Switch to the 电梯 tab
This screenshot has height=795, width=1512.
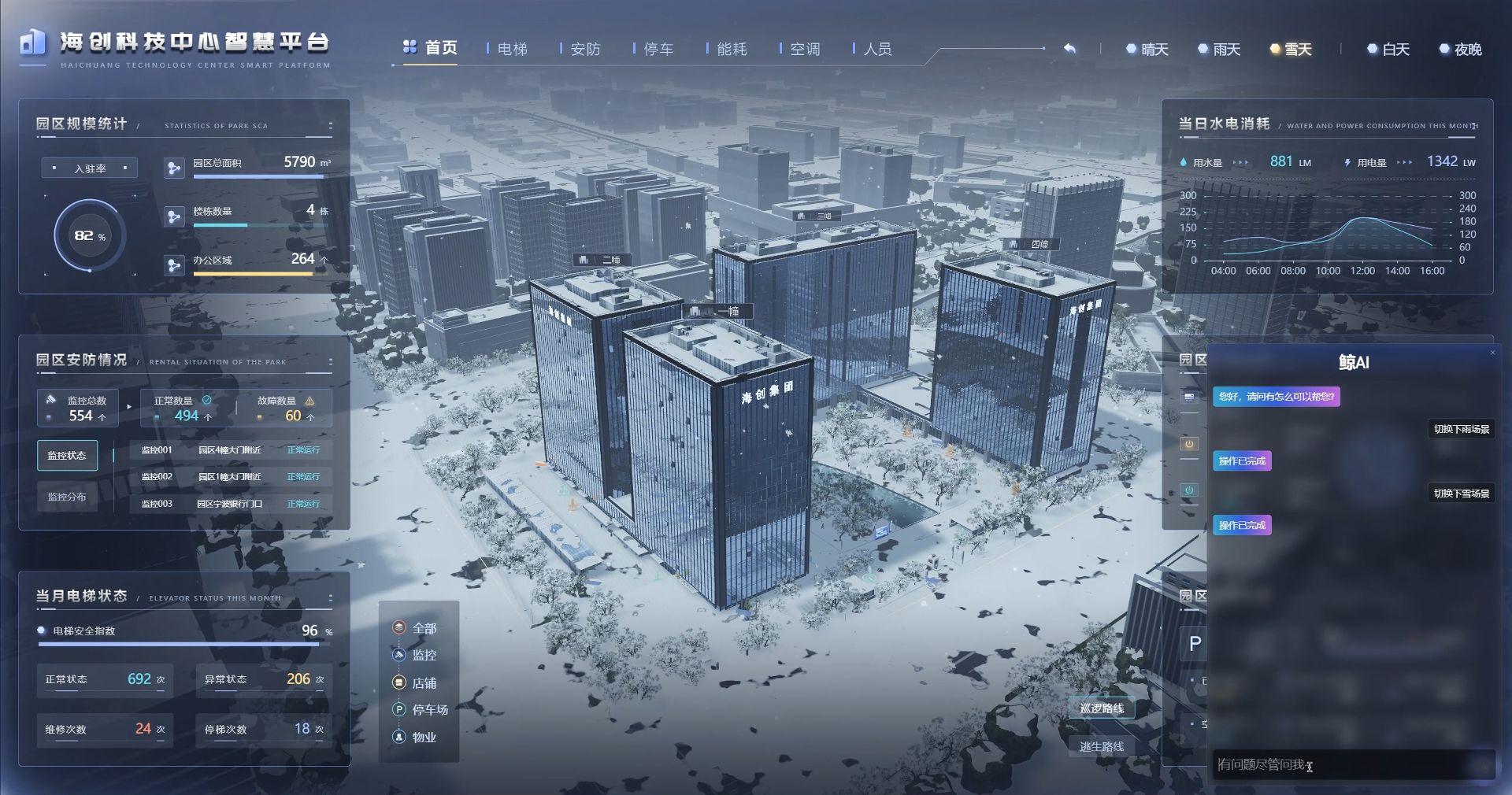(512, 49)
